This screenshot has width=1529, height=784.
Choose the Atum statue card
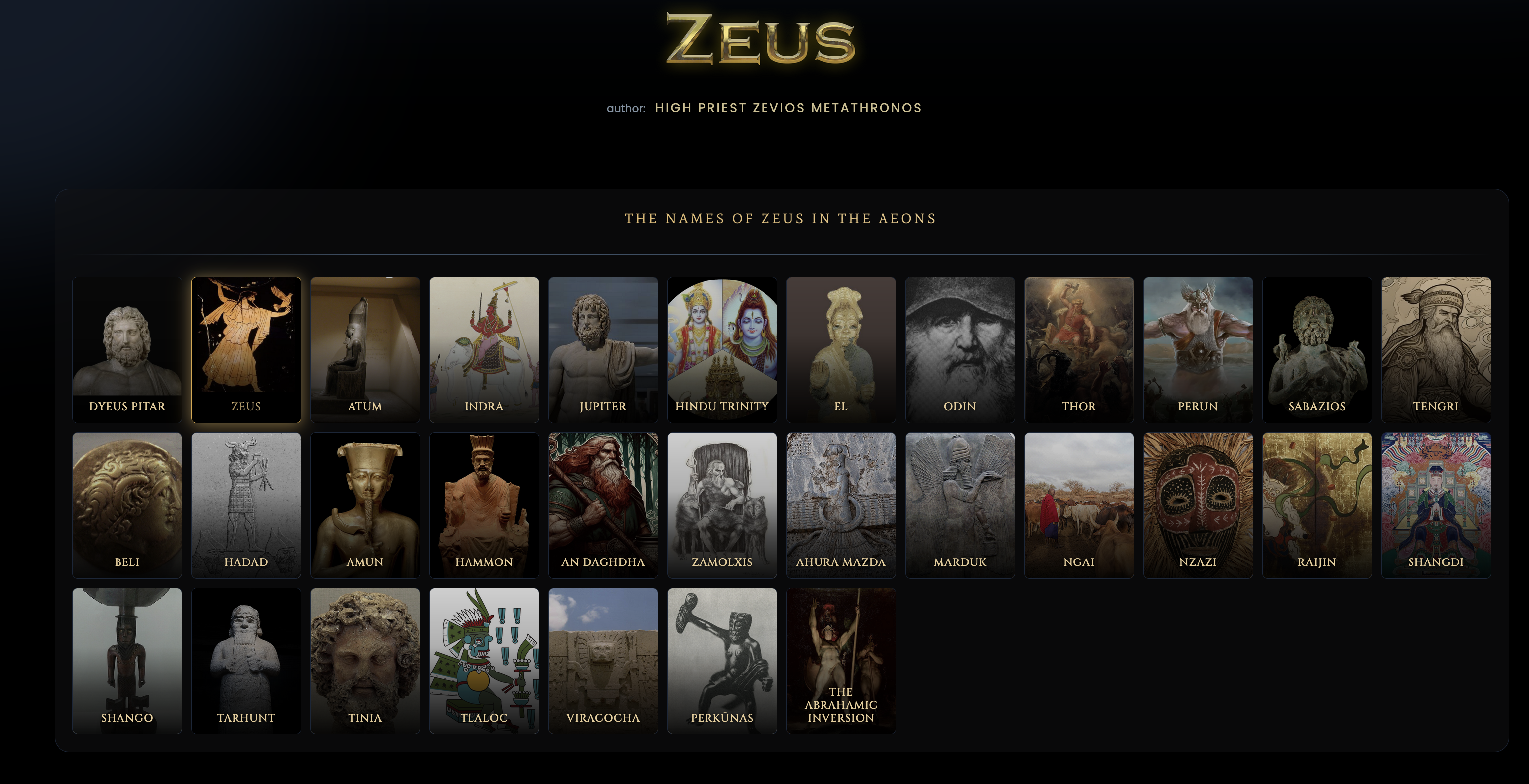[x=365, y=349]
